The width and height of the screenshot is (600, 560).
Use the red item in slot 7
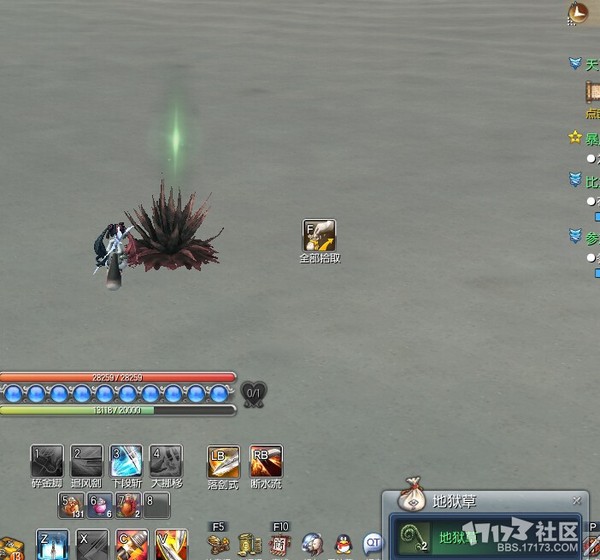[x=128, y=506]
